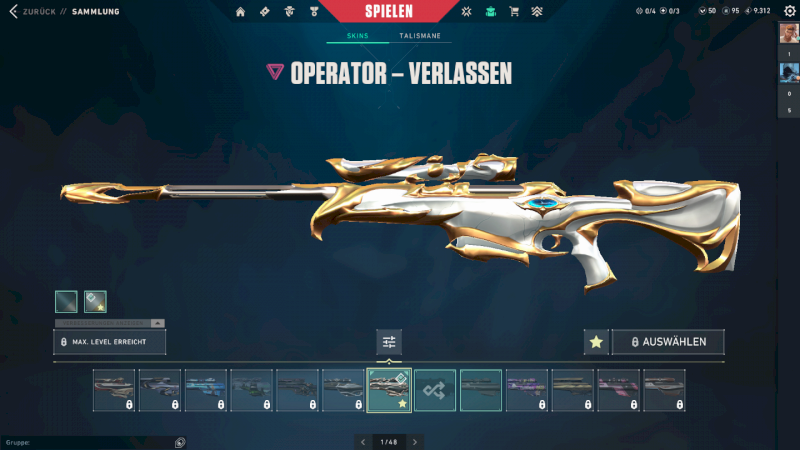Open the store shopping cart icon

click(x=514, y=12)
